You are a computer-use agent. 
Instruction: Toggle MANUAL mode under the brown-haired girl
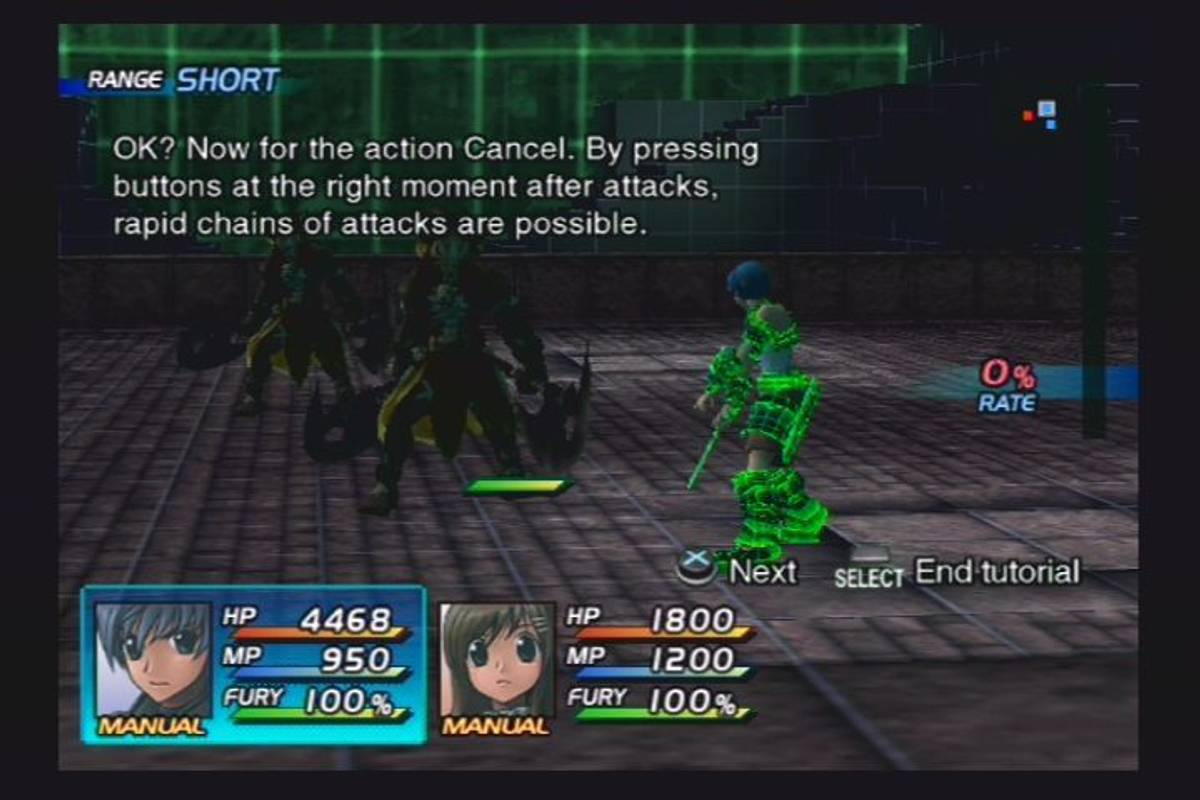[x=496, y=727]
